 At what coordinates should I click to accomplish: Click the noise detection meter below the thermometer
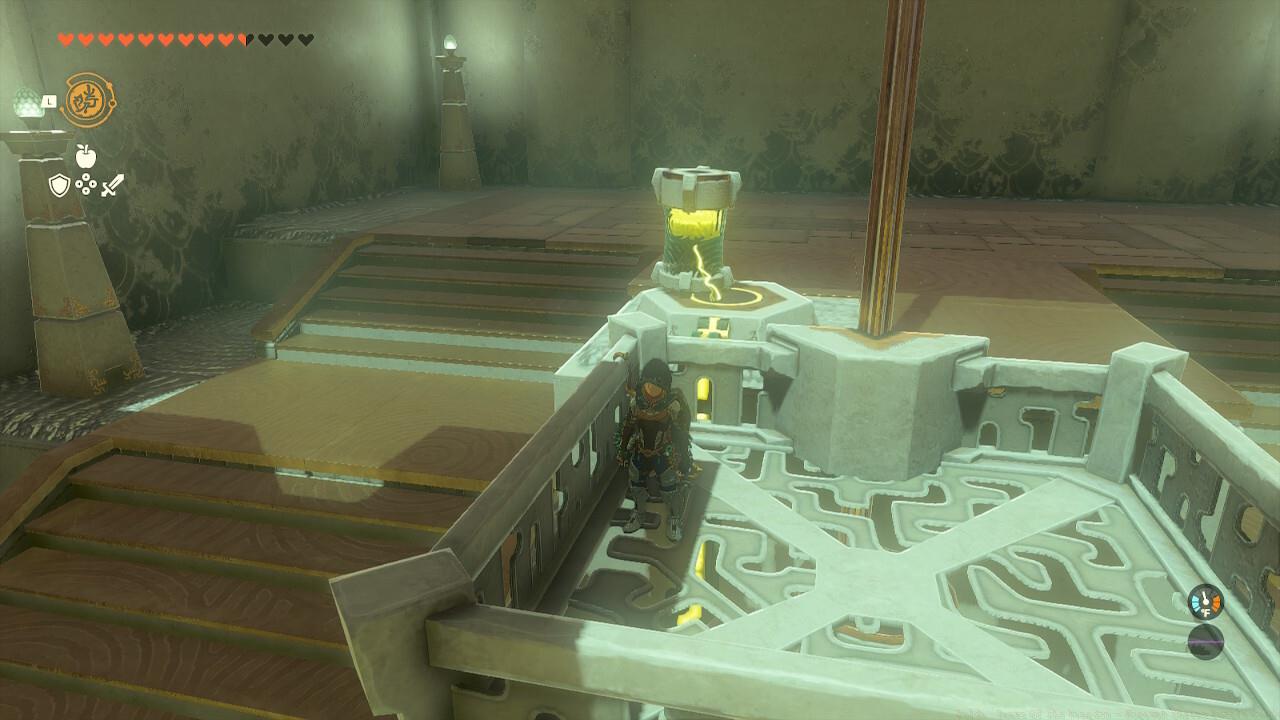(1205, 642)
